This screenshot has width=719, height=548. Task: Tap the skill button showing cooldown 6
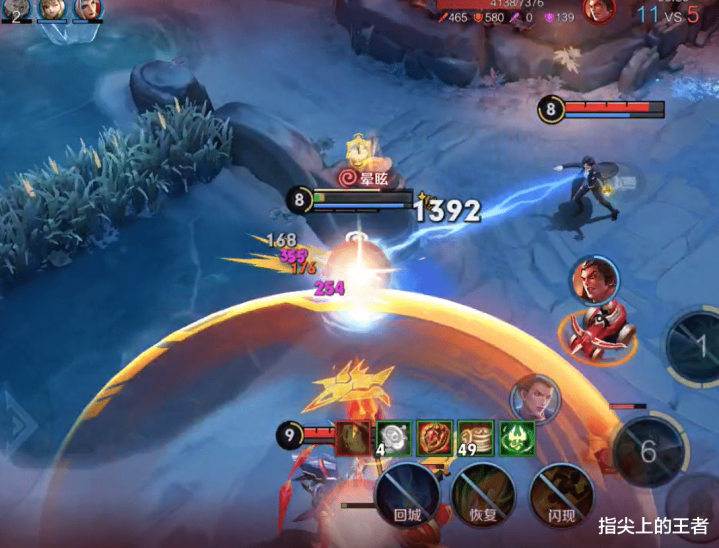click(649, 450)
